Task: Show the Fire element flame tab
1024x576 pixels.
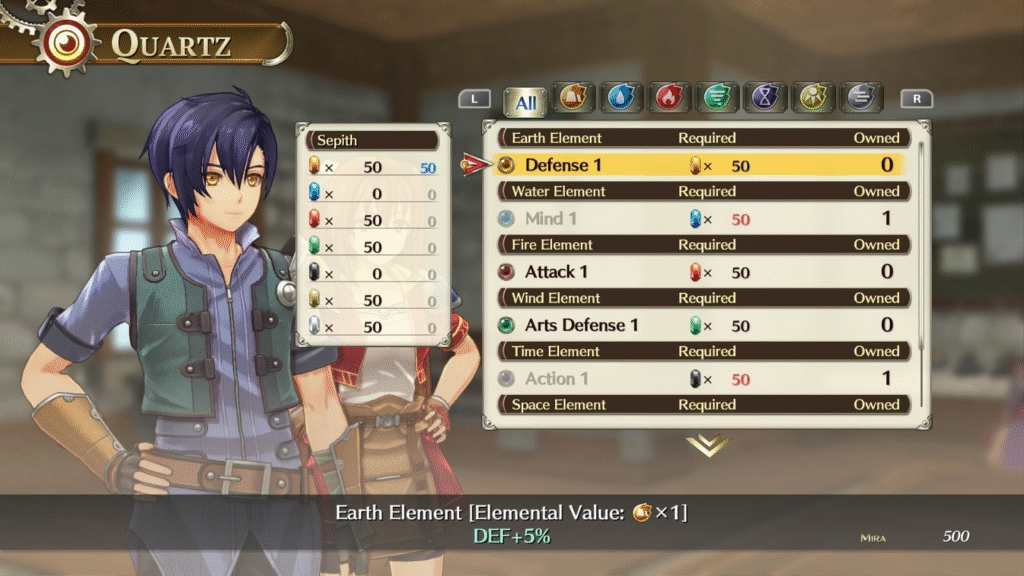Action: click(669, 98)
